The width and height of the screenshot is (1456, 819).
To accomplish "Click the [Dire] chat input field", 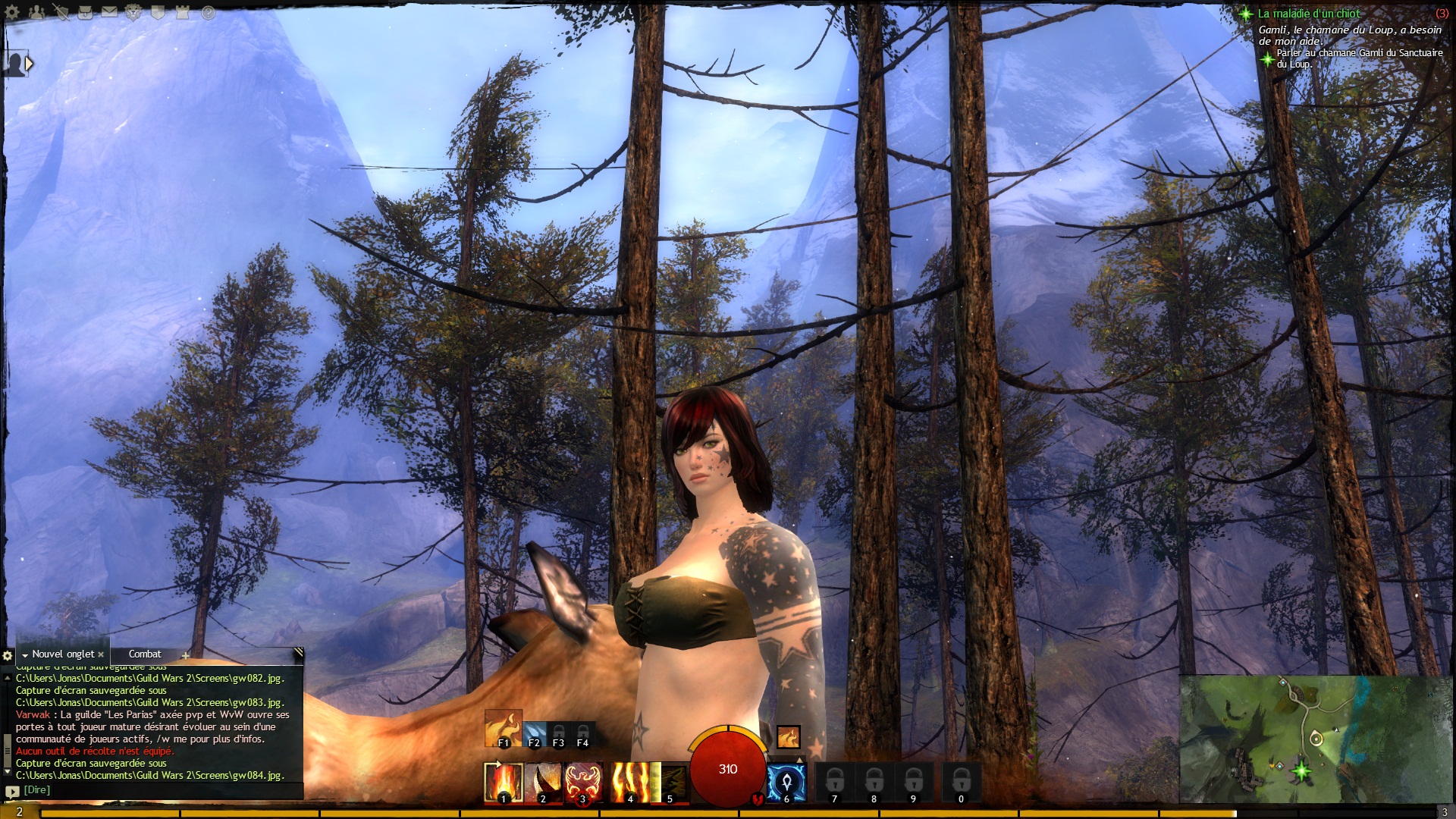I will click(152, 790).
